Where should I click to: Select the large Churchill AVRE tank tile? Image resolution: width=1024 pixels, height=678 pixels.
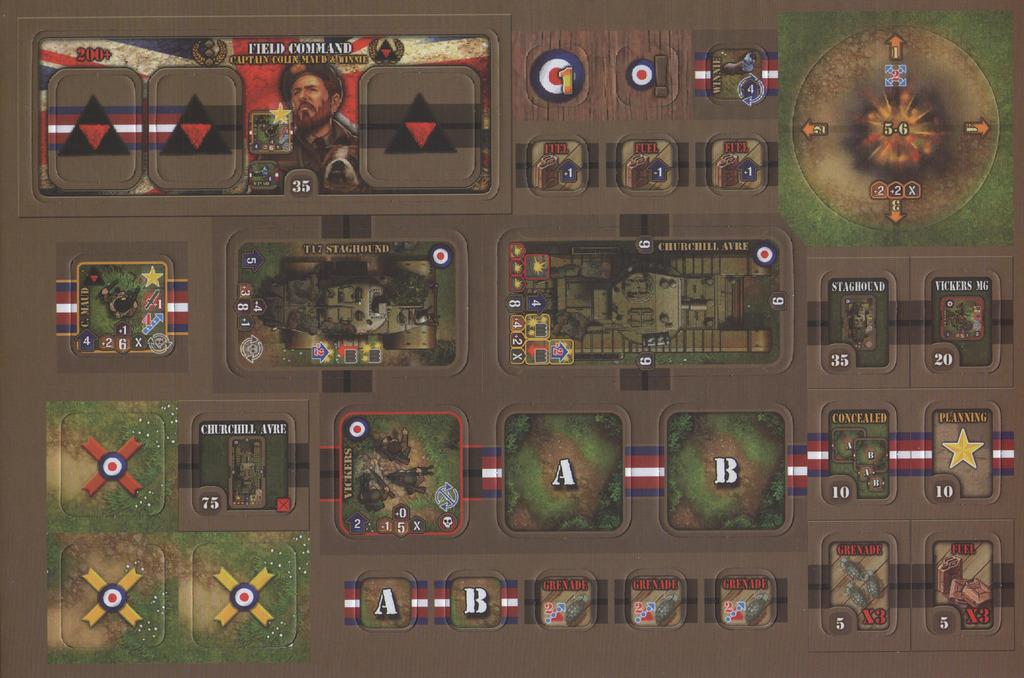coord(642,301)
